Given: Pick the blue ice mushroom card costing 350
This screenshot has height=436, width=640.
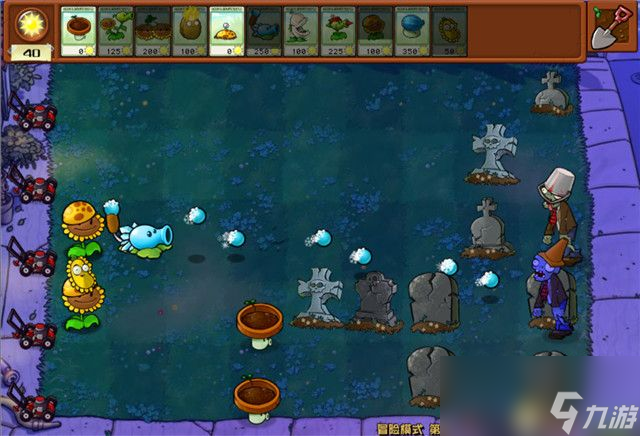Looking at the screenshot, I should (x=411, y=31).
